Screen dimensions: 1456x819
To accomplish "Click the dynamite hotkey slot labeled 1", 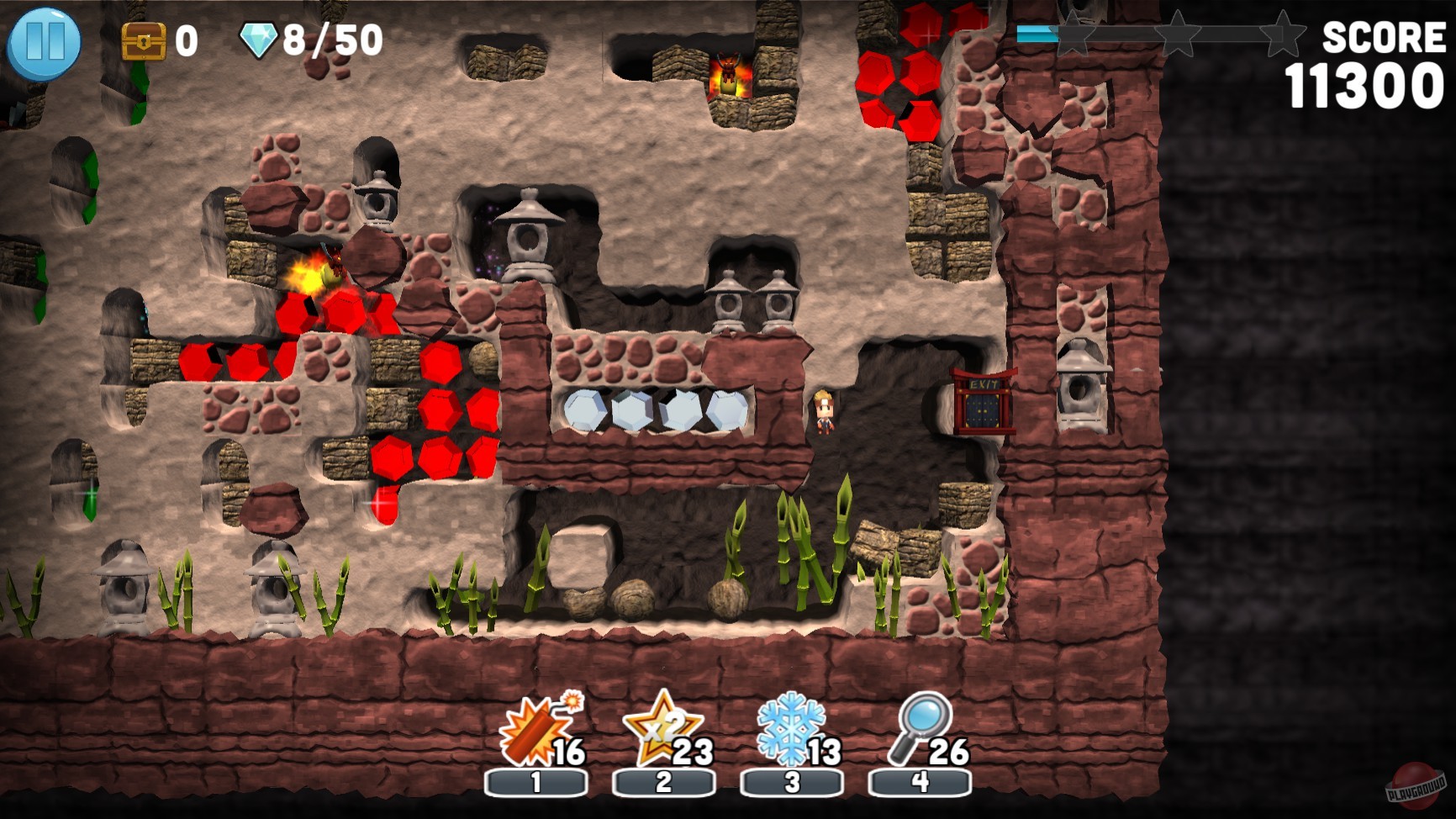I will point(535,780).
